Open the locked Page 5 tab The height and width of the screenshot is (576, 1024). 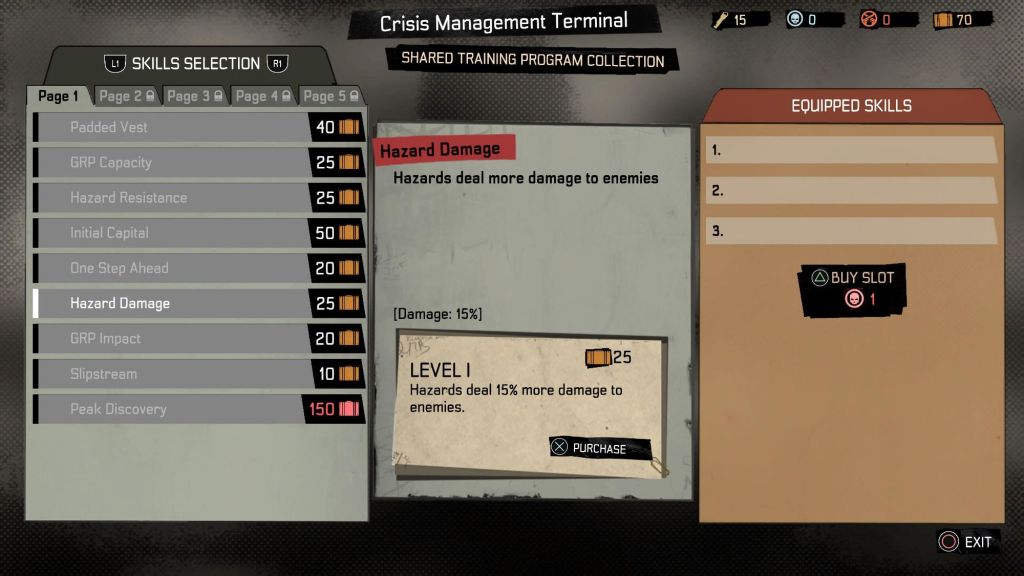tap(332, 96)
